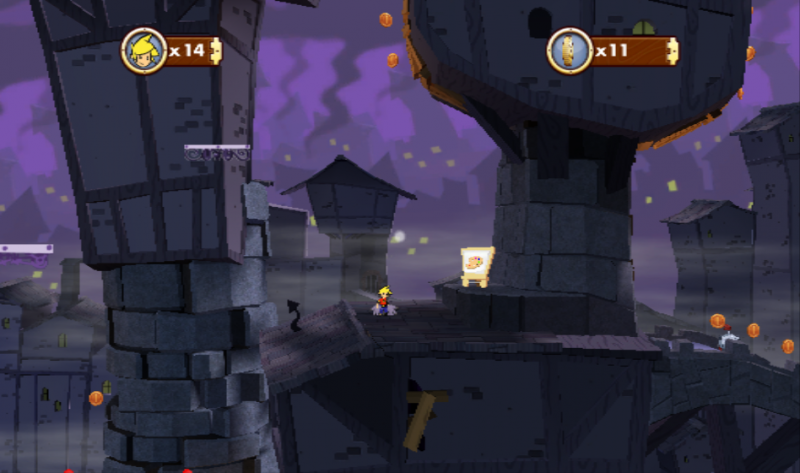Click the blond hero portrait lives icon

pyautogui.click(x=143, y=50)
